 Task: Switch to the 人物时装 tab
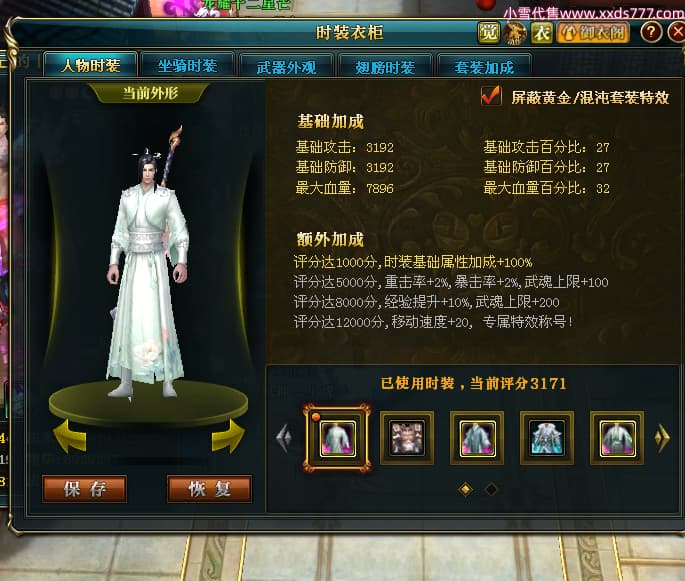click(x=90, y=67)
